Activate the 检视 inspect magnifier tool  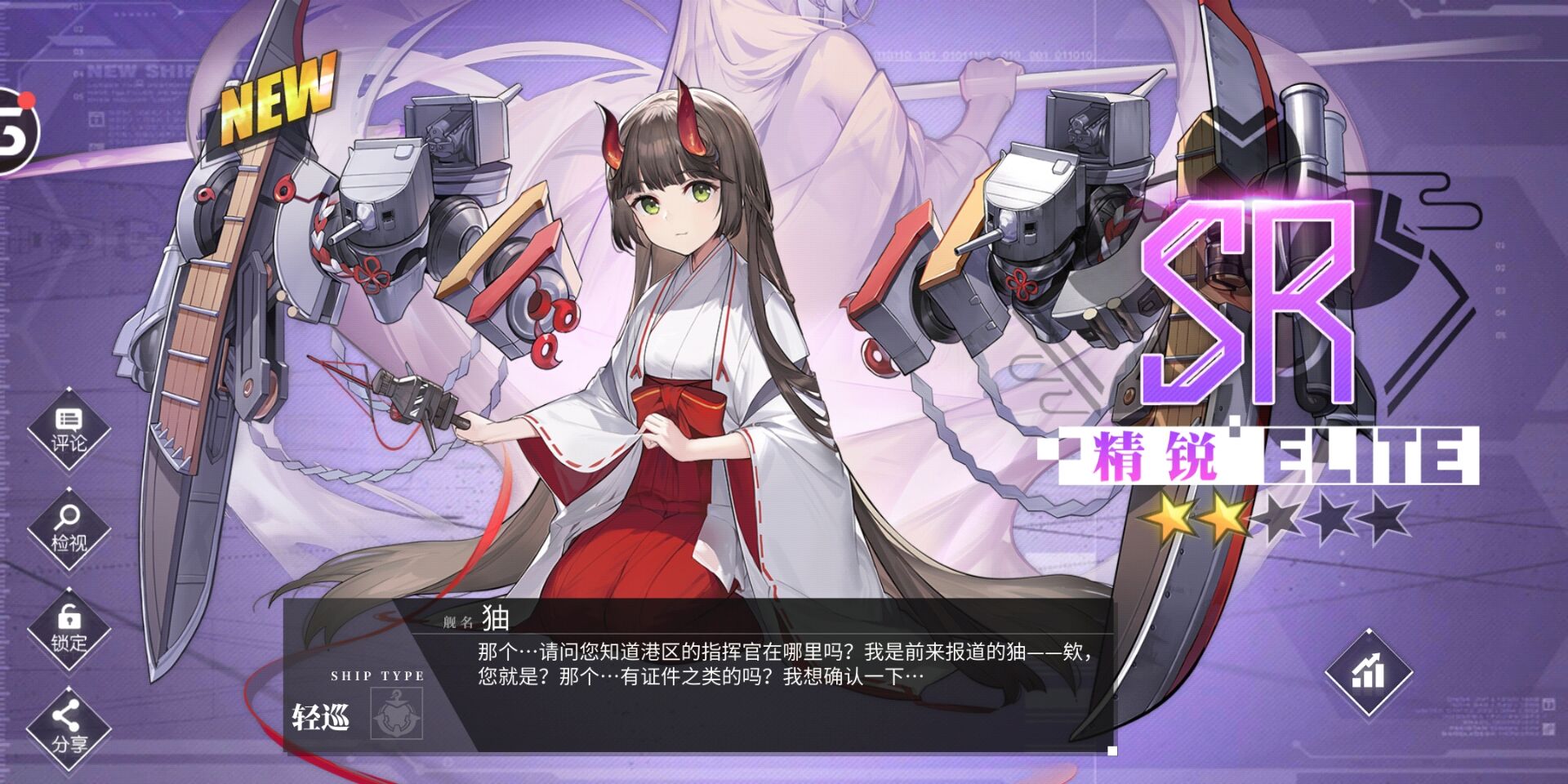pyautogui.click(x=69, y=529)
